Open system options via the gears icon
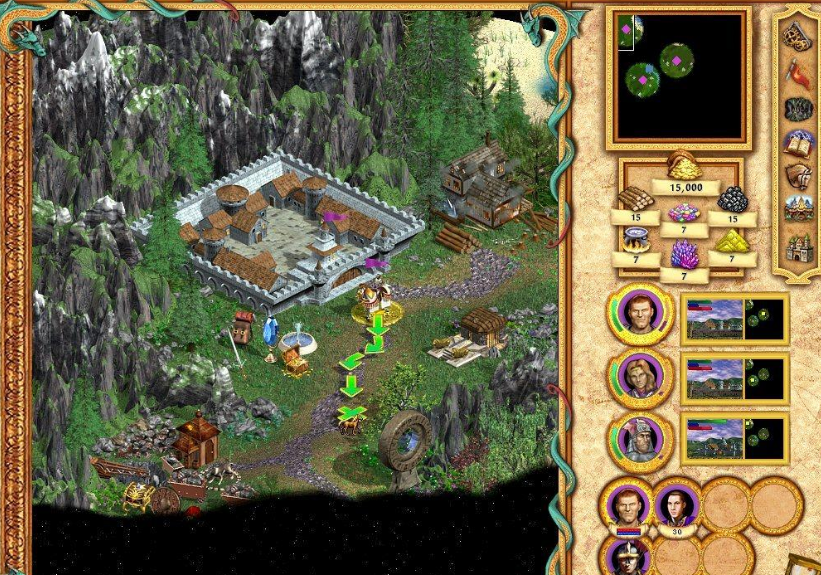Image resolution: width=821 pixels, height=575 pixels. (797, 37)
